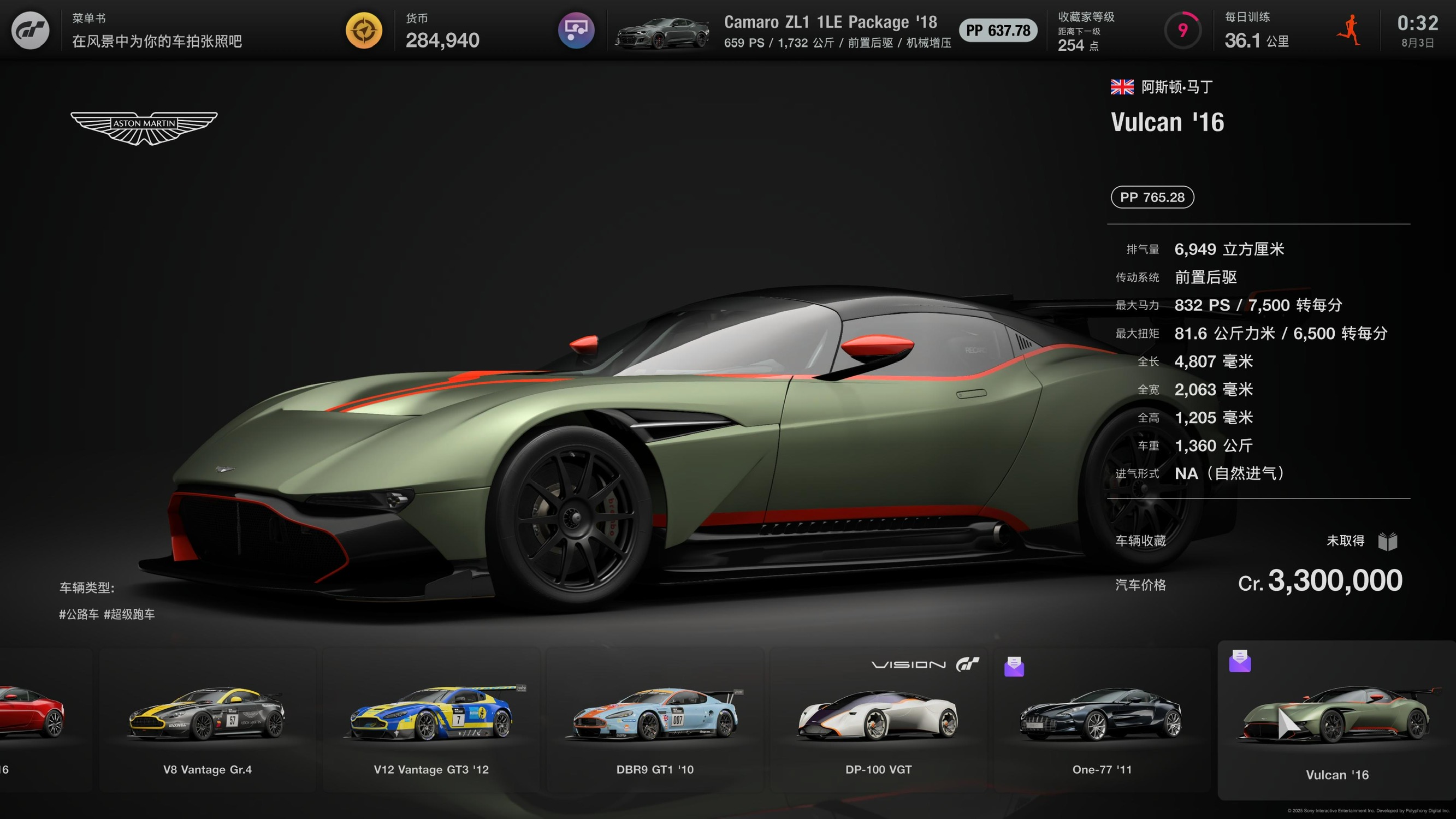
Task: Open the collector level gauge
Action: pos(1182,31)
